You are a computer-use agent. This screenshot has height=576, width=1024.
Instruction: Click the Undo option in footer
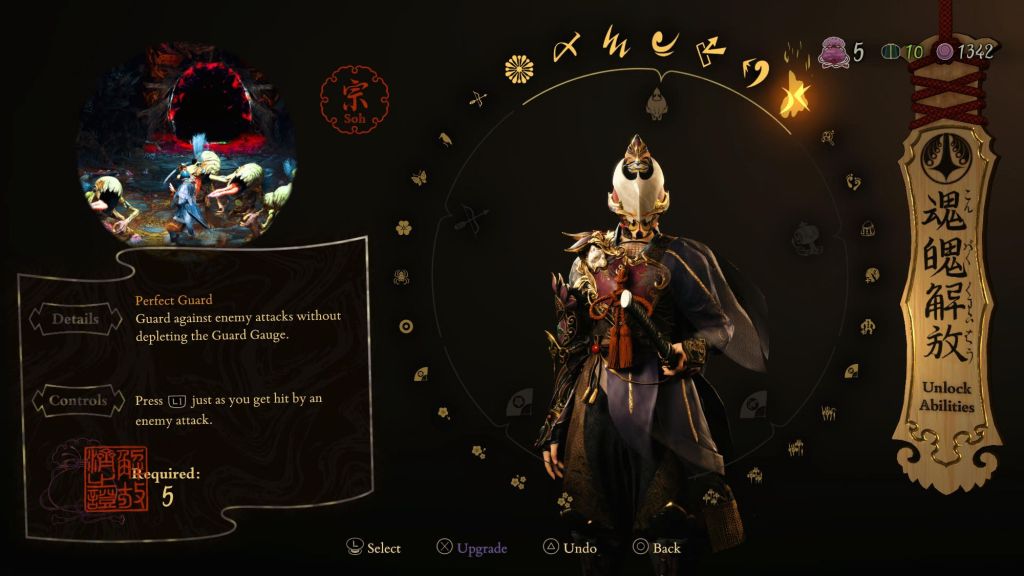pos(570,547)
